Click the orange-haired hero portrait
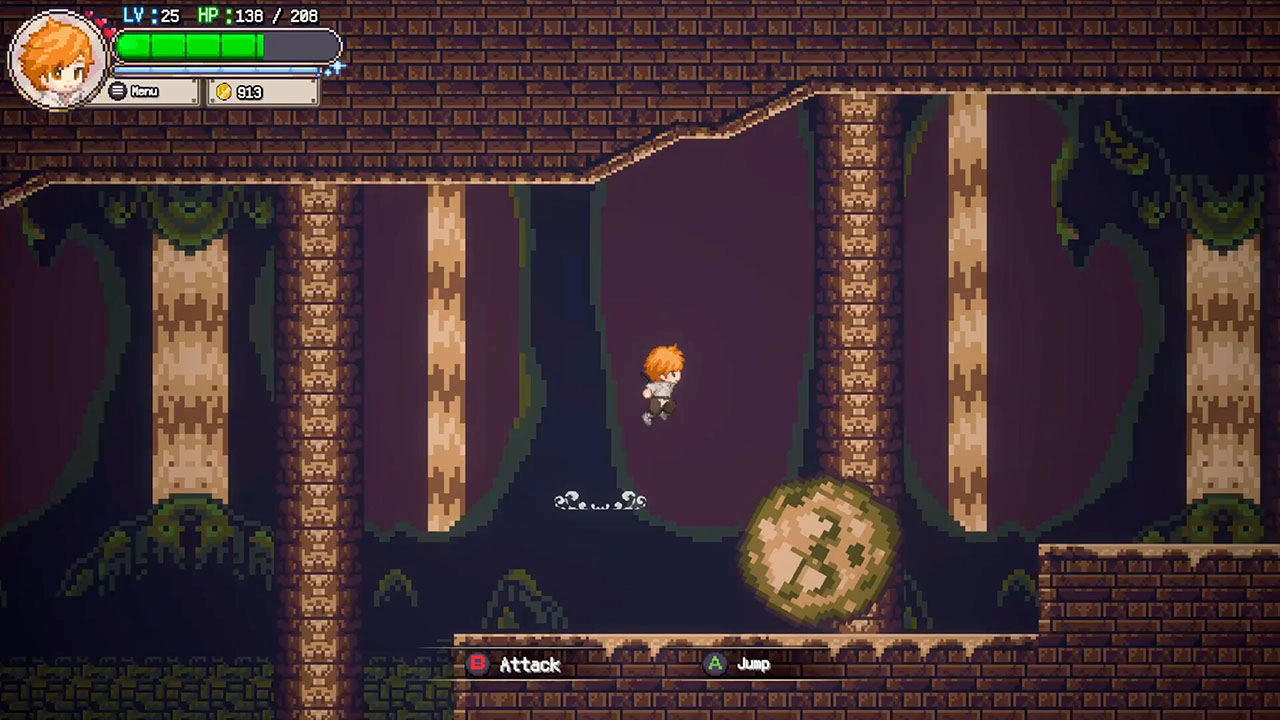This screenshot has width=1280, height=720. (58, 60)
